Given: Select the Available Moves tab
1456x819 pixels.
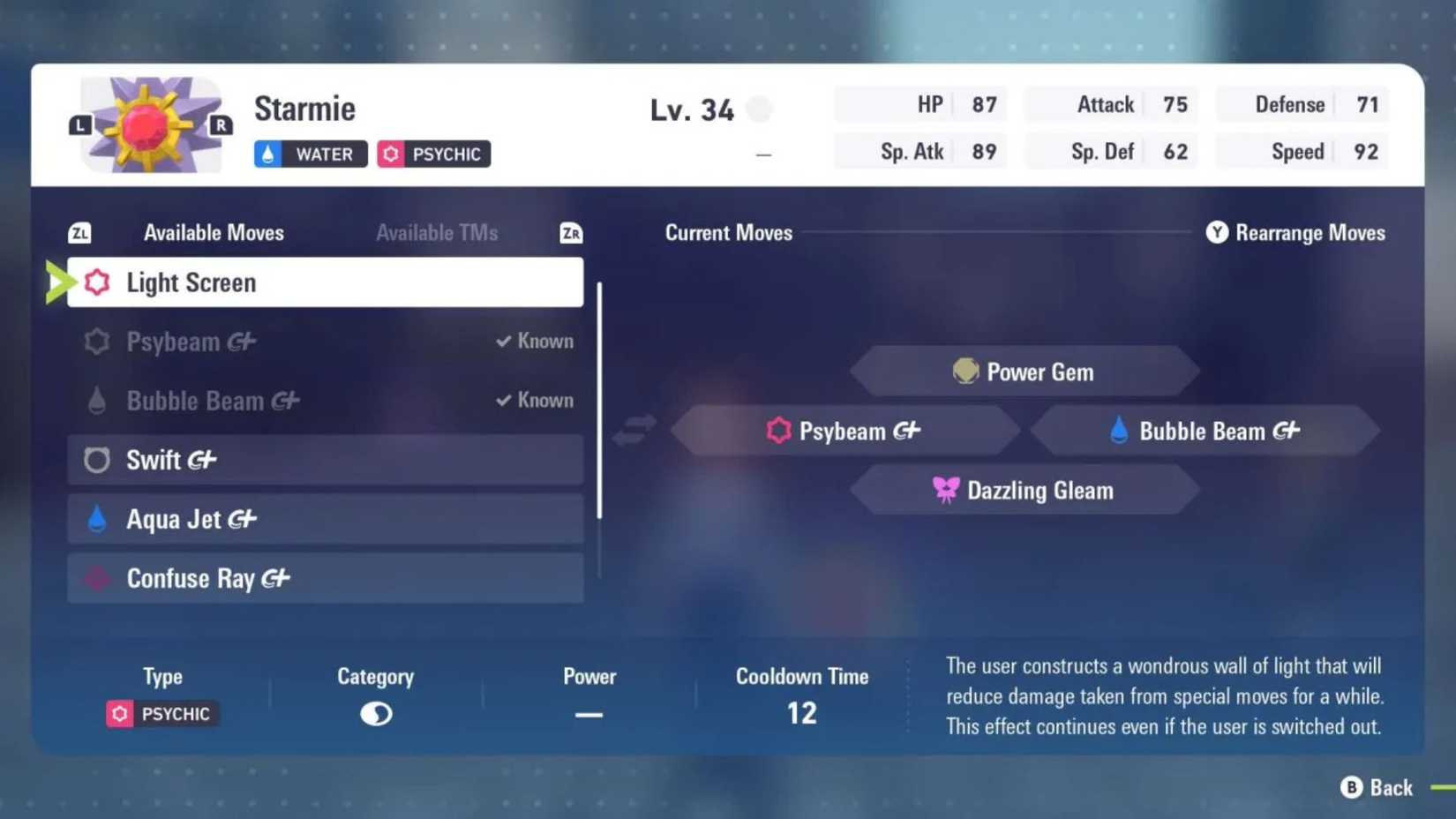Looking at the screenshot, I should pos(214,232).
